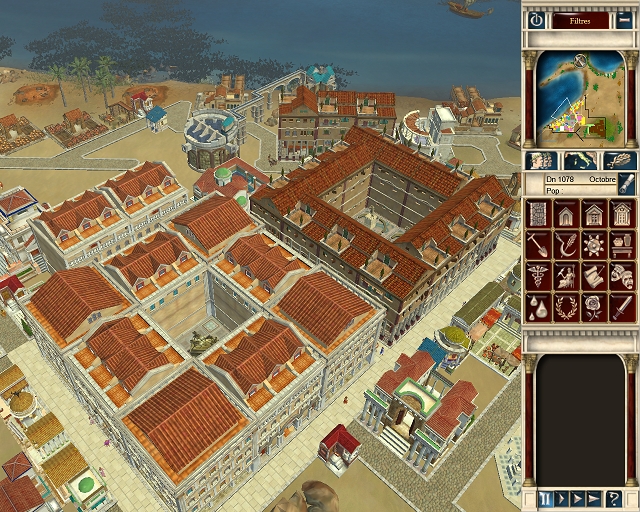
Task: Open the Italy empire map button
Action: 580,160
